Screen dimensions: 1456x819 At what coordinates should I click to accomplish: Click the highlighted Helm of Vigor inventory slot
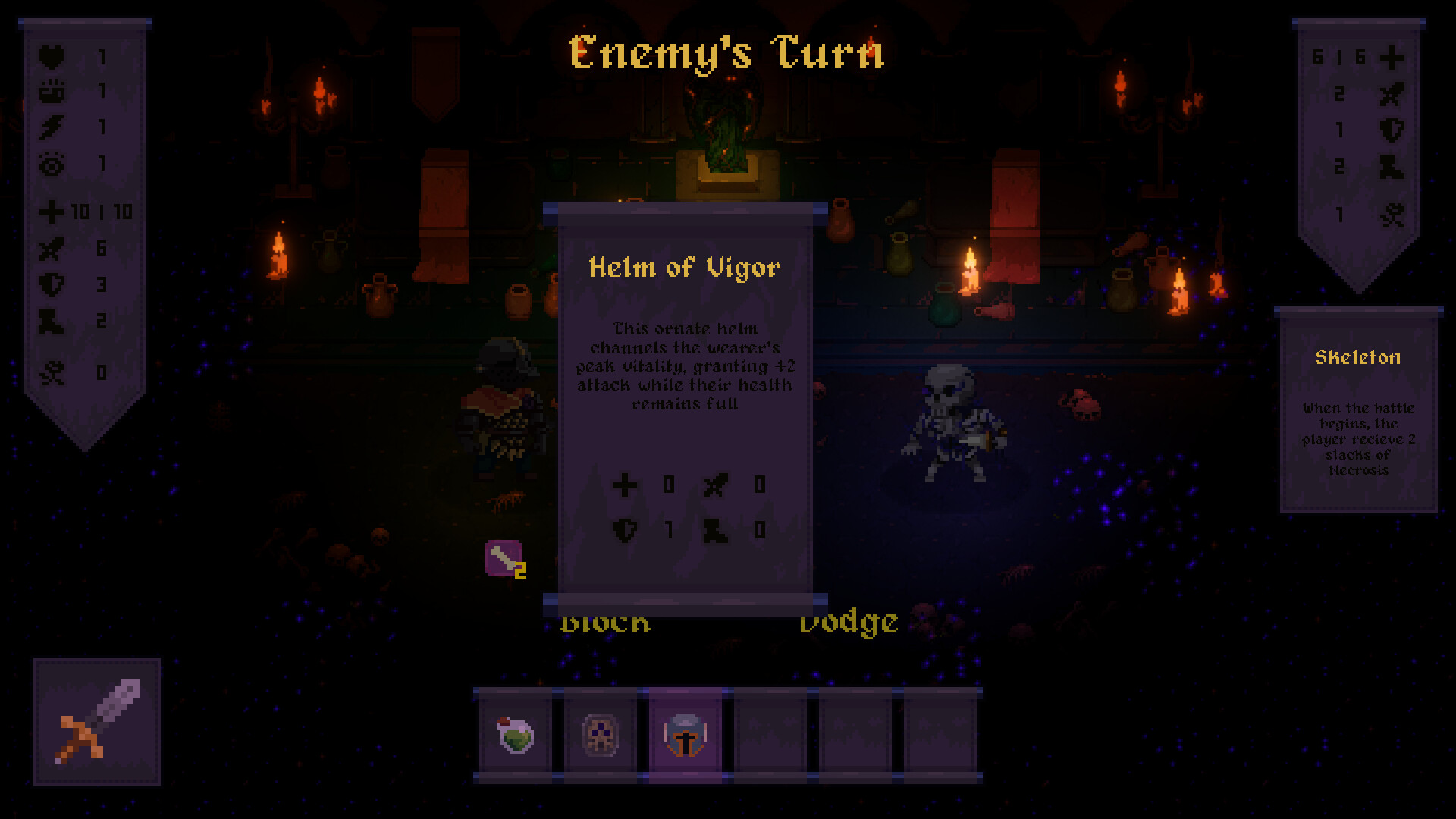tap(683, 734)
